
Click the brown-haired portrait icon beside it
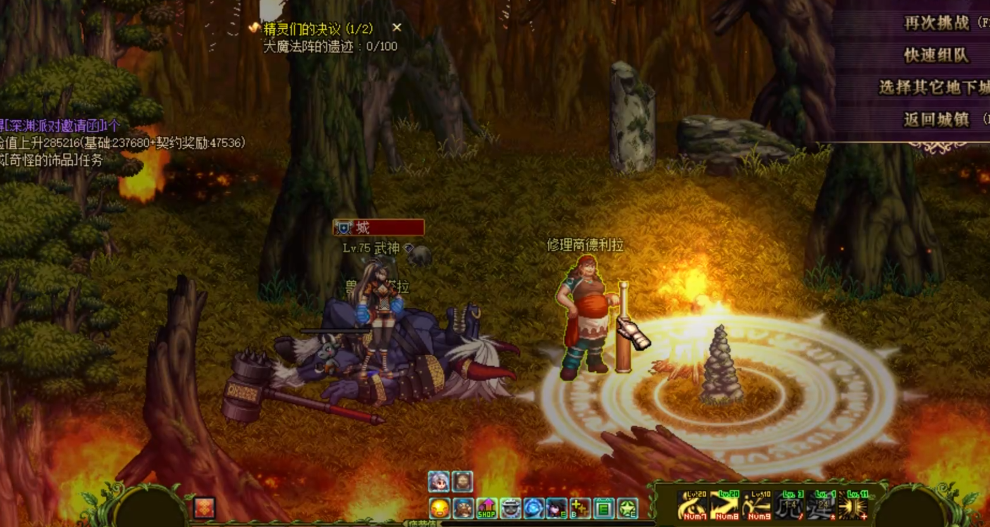coord(462,482)
